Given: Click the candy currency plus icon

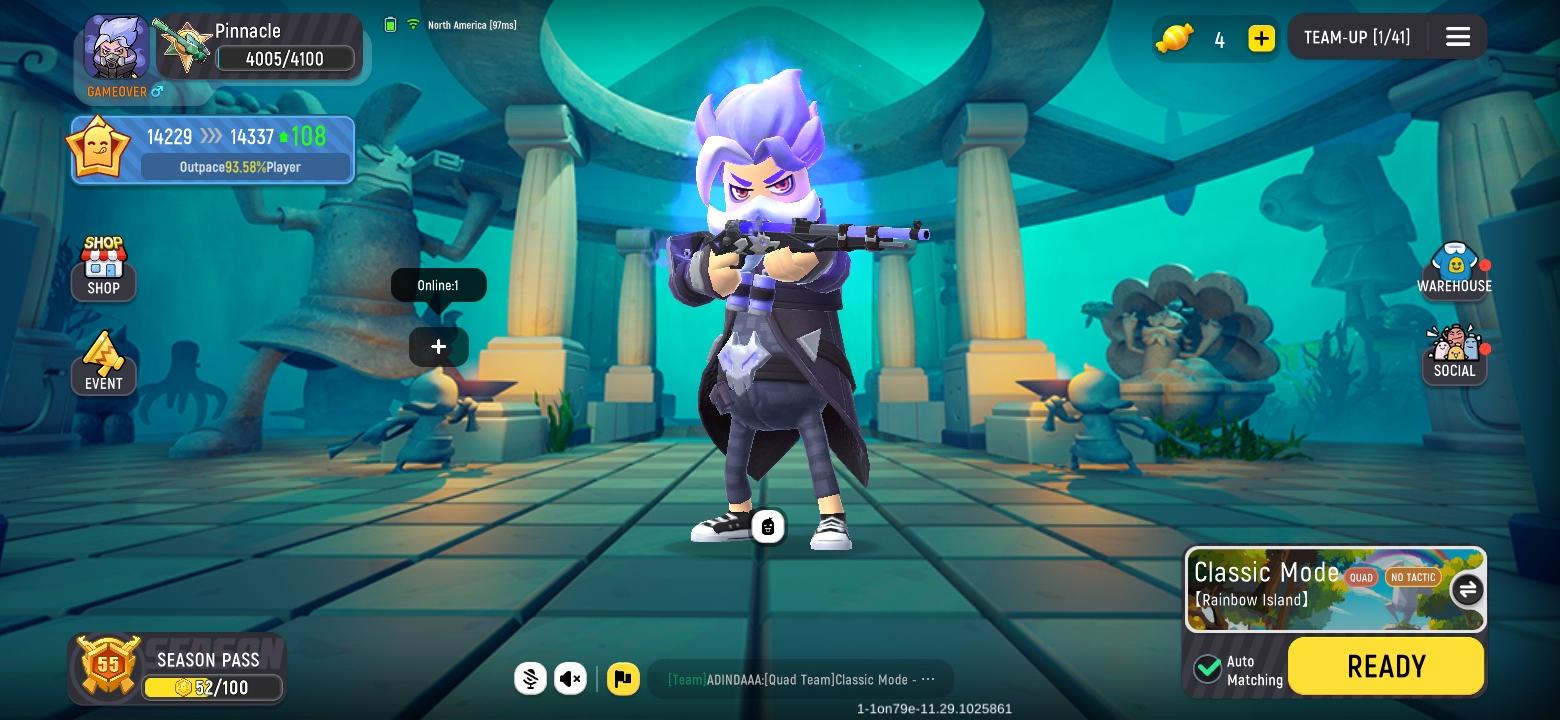Looking at the screenshot, I should pos(1261,38).
